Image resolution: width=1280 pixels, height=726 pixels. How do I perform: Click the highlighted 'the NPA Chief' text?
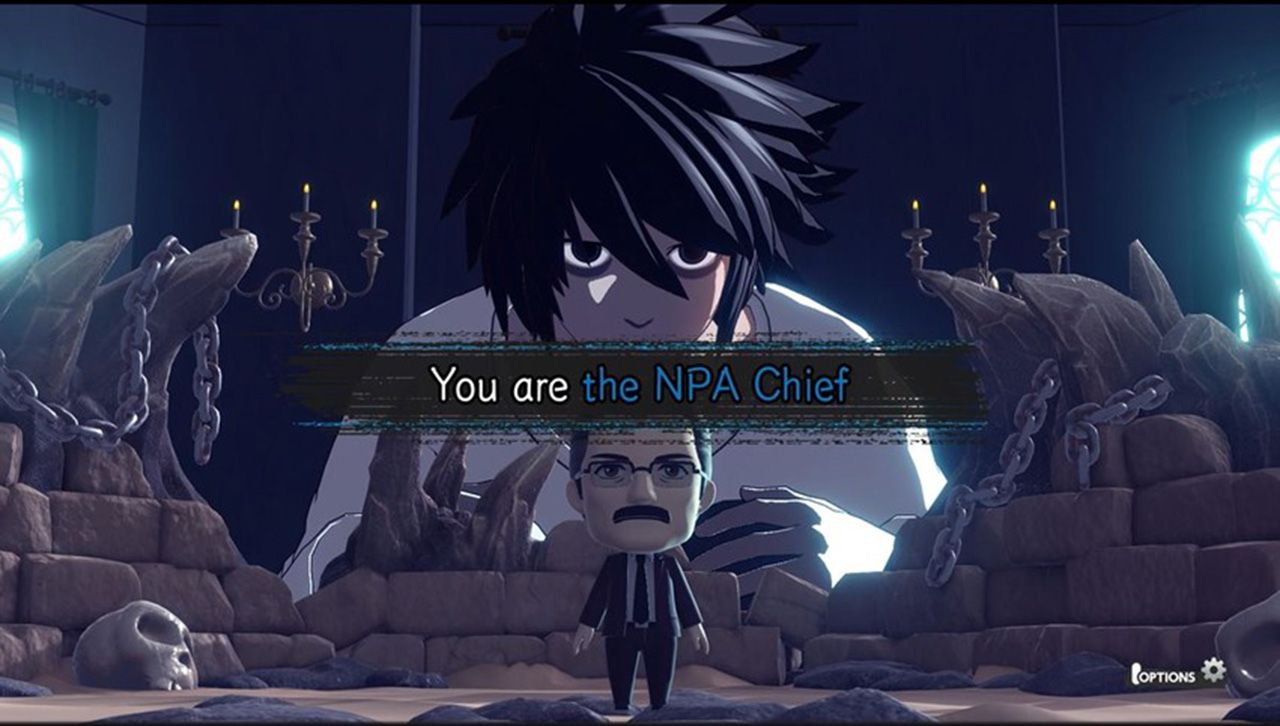[720, 381]
